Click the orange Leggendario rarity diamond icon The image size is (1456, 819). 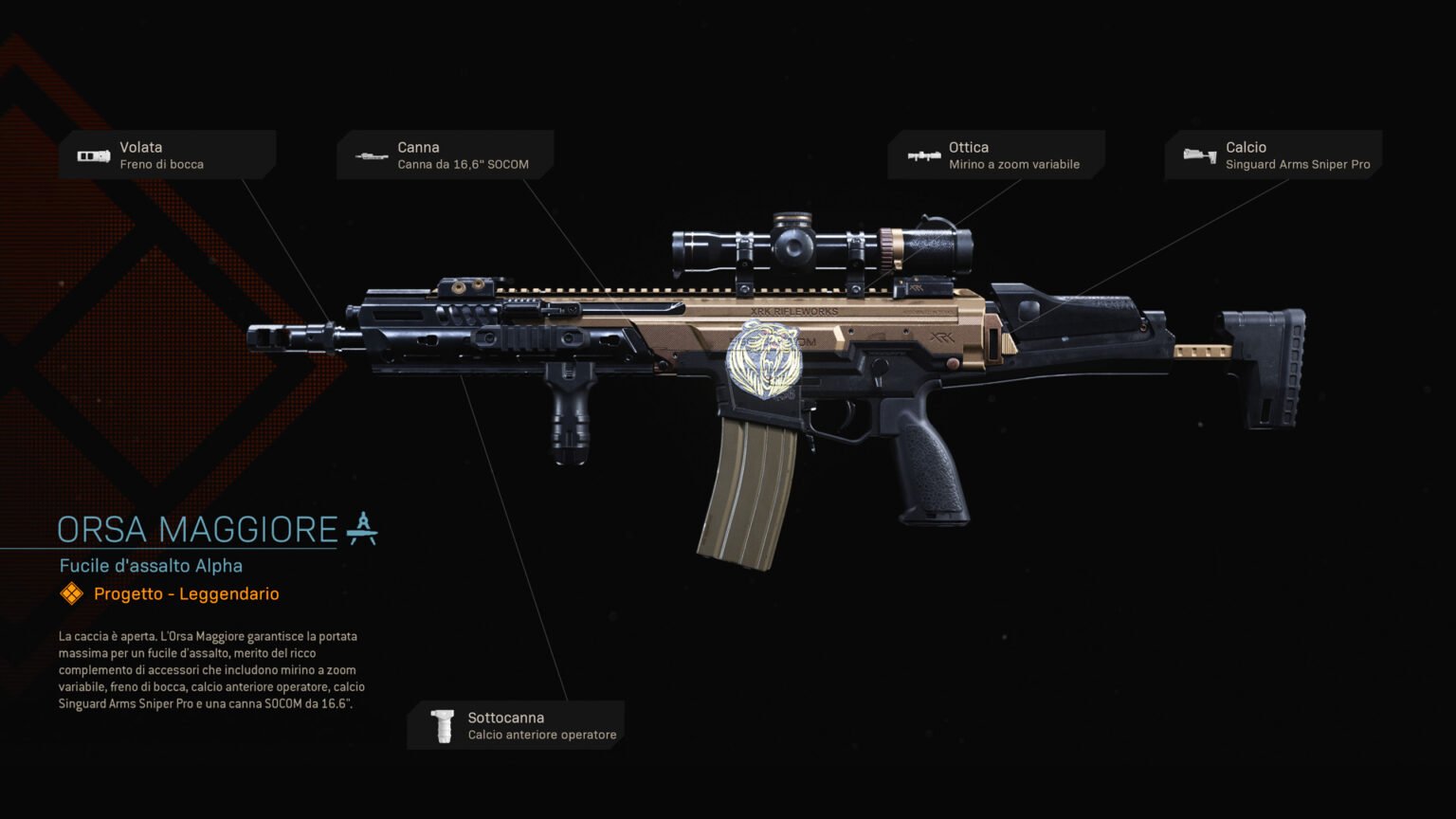click(x=71, y=594)
